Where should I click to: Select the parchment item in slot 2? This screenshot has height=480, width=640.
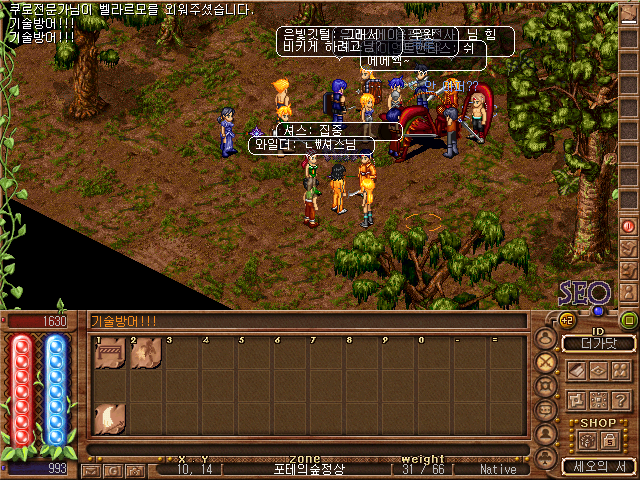click(x=145, y=354)
